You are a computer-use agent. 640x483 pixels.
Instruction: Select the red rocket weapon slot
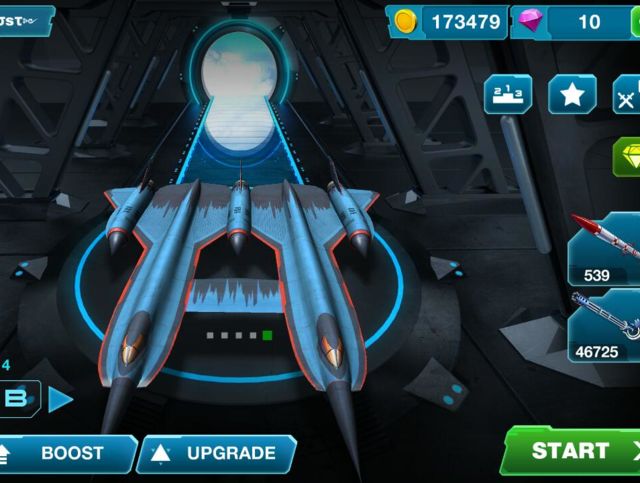coord(605,246)
